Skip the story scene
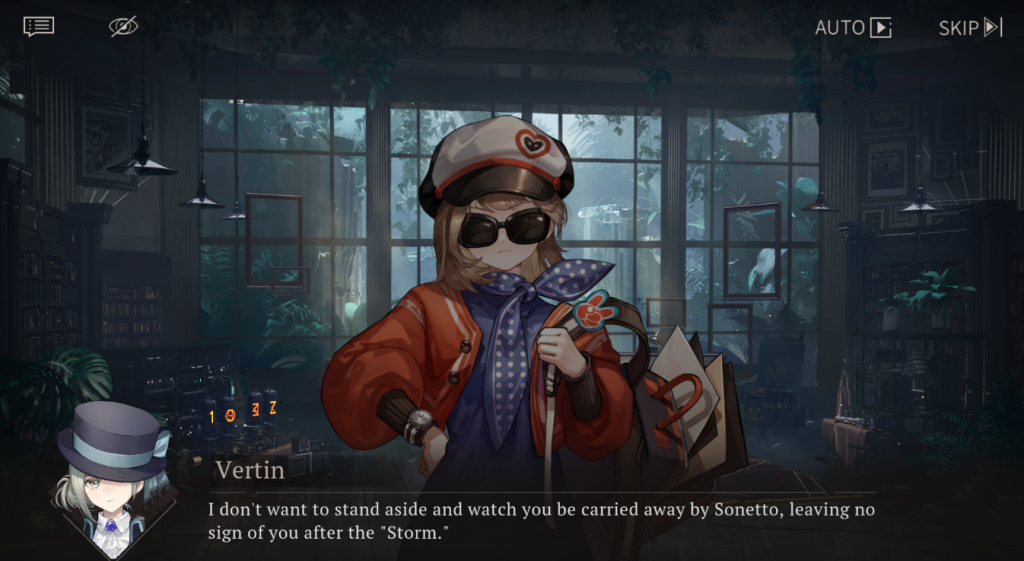 point(969,27)
